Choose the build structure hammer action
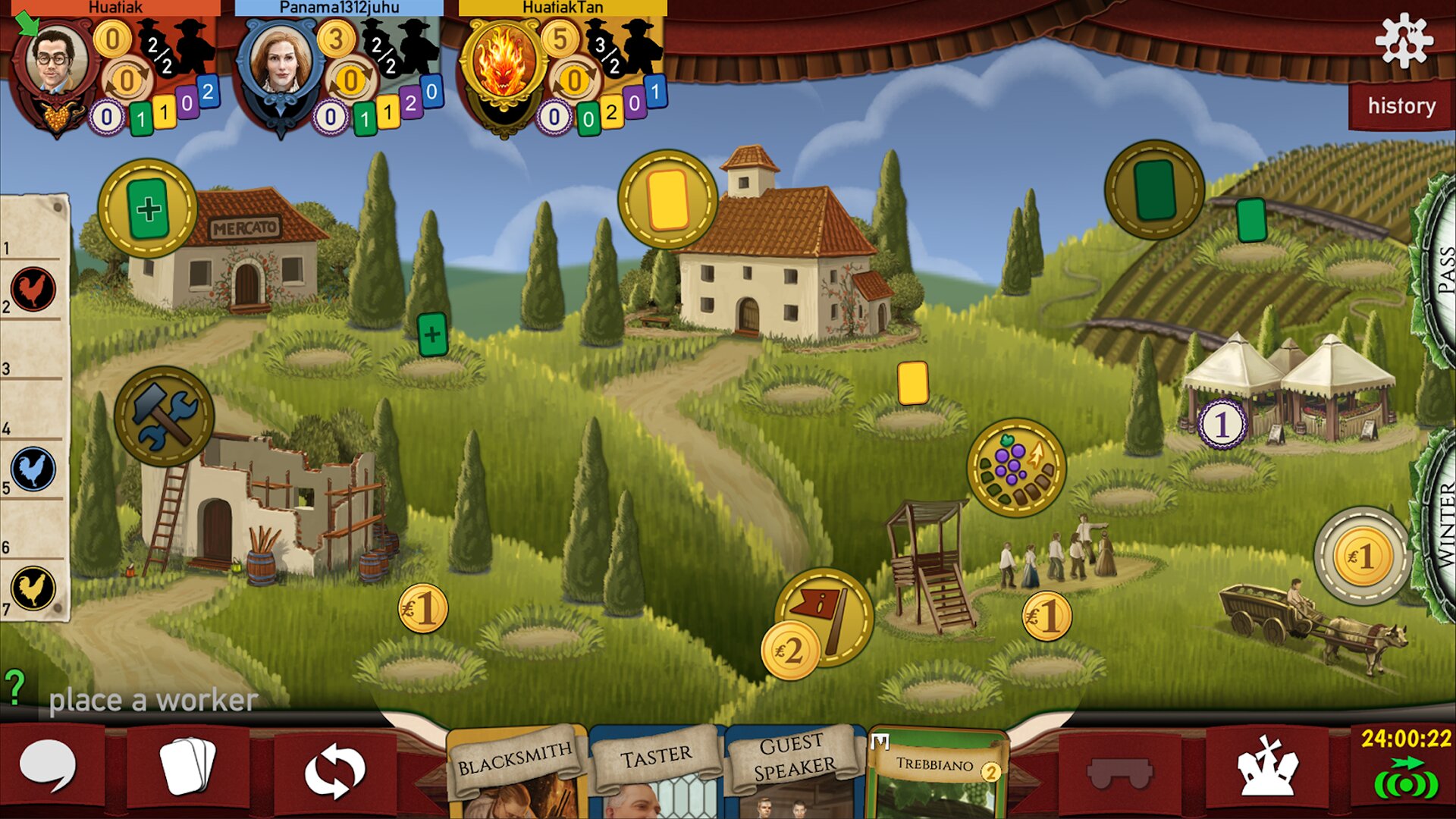 click(165, 416)
